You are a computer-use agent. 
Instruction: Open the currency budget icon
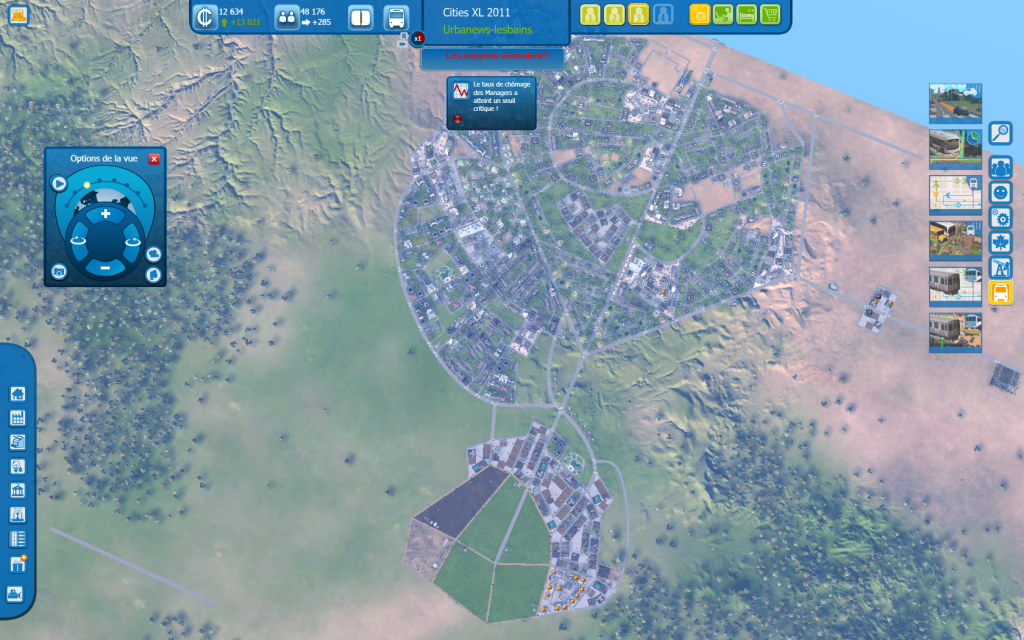click(206, 17)
